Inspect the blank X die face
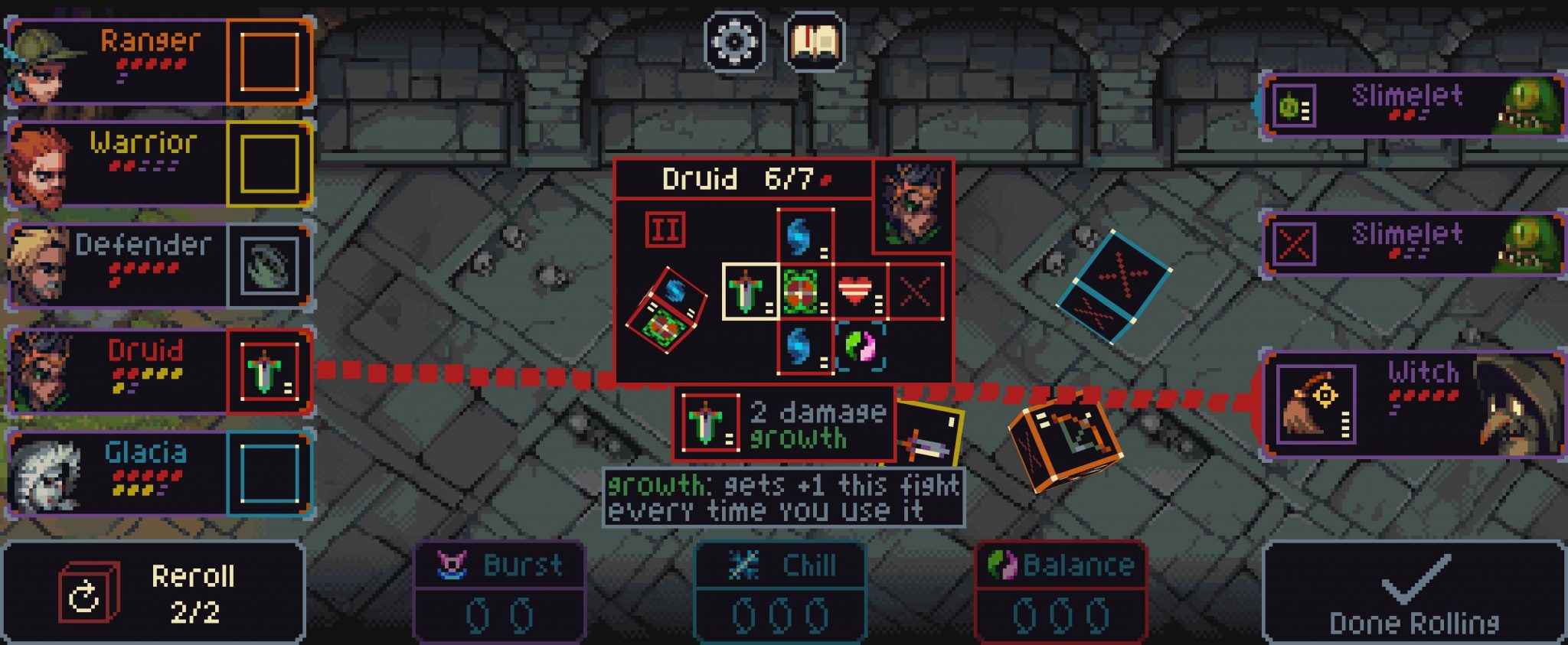This screenshot has width=1568, height=645. (916, 292)
